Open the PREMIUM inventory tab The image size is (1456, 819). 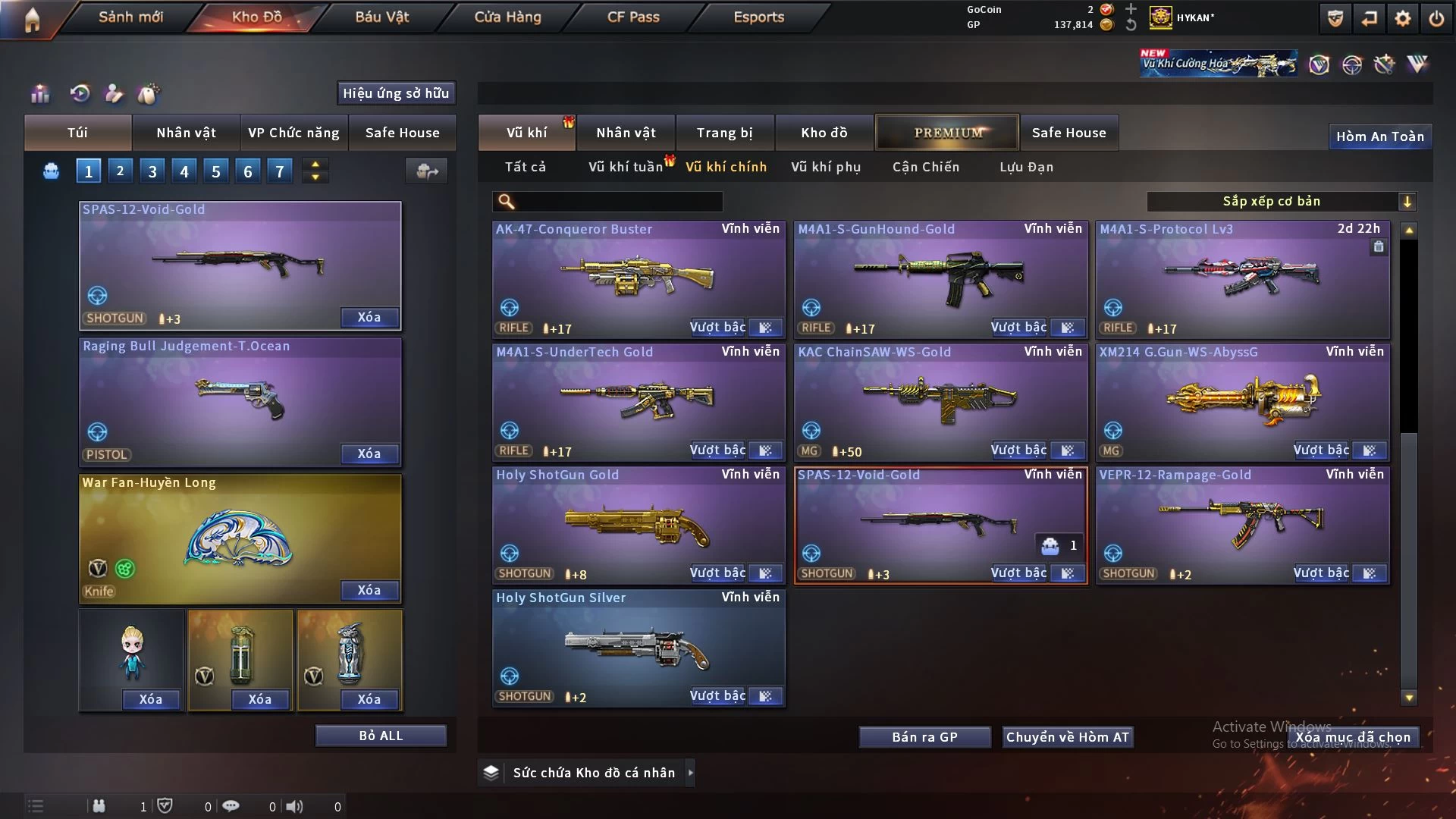[x=947, y=133]
